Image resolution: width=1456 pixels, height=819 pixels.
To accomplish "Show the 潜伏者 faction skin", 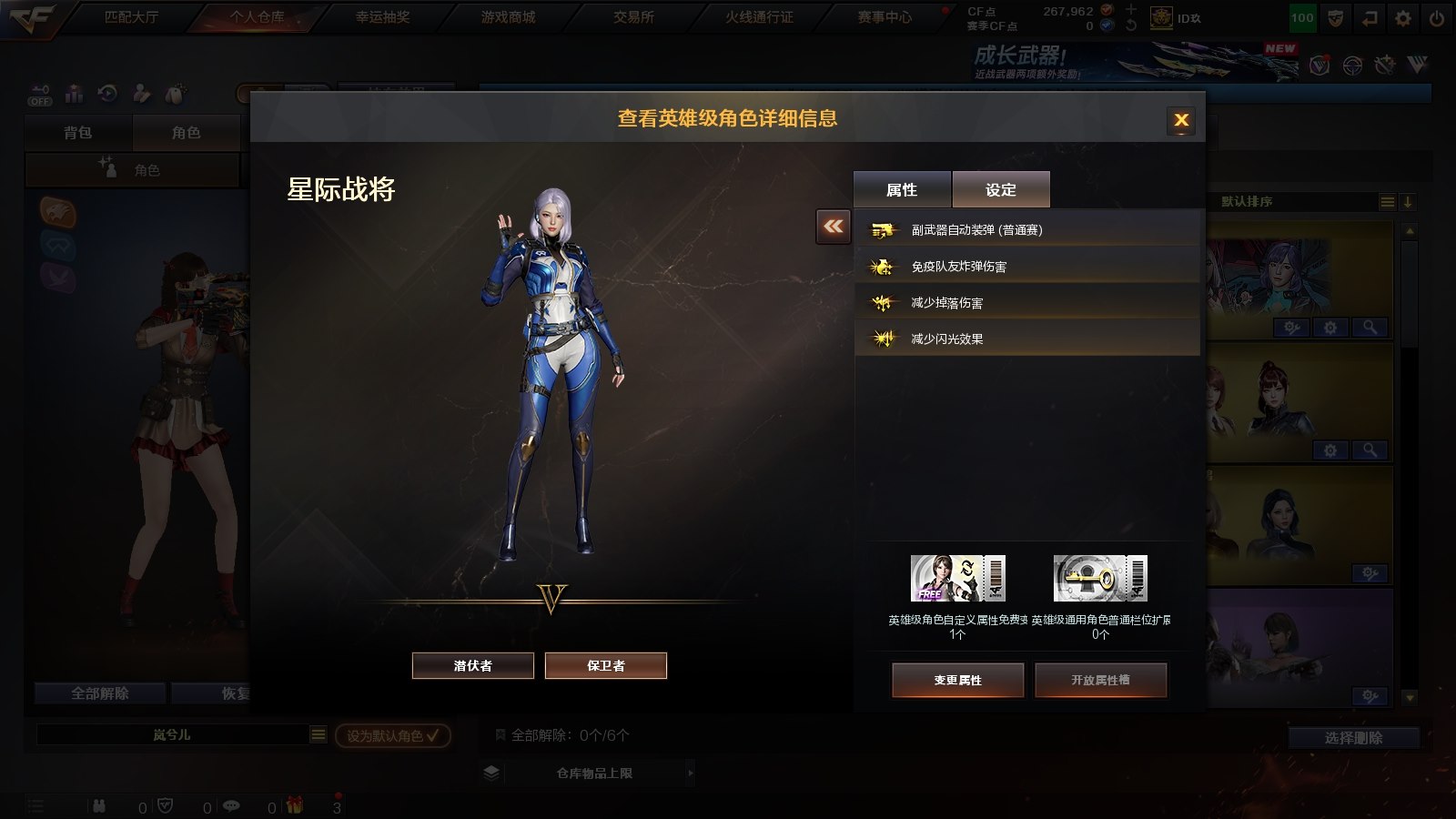I will coord(473,666).
